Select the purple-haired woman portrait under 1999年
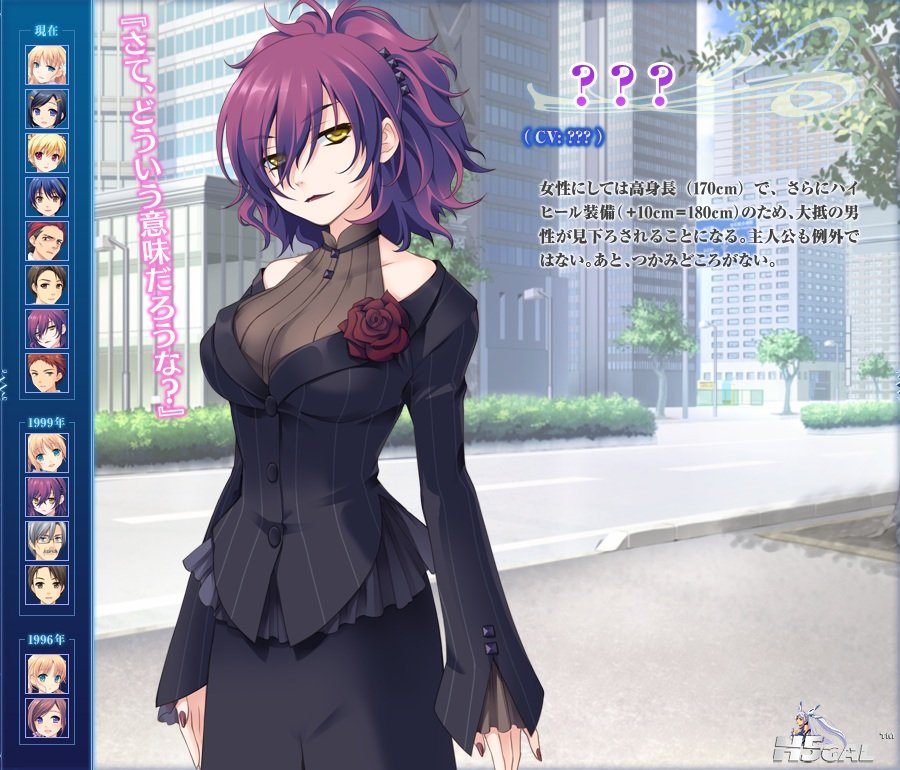 47,497
